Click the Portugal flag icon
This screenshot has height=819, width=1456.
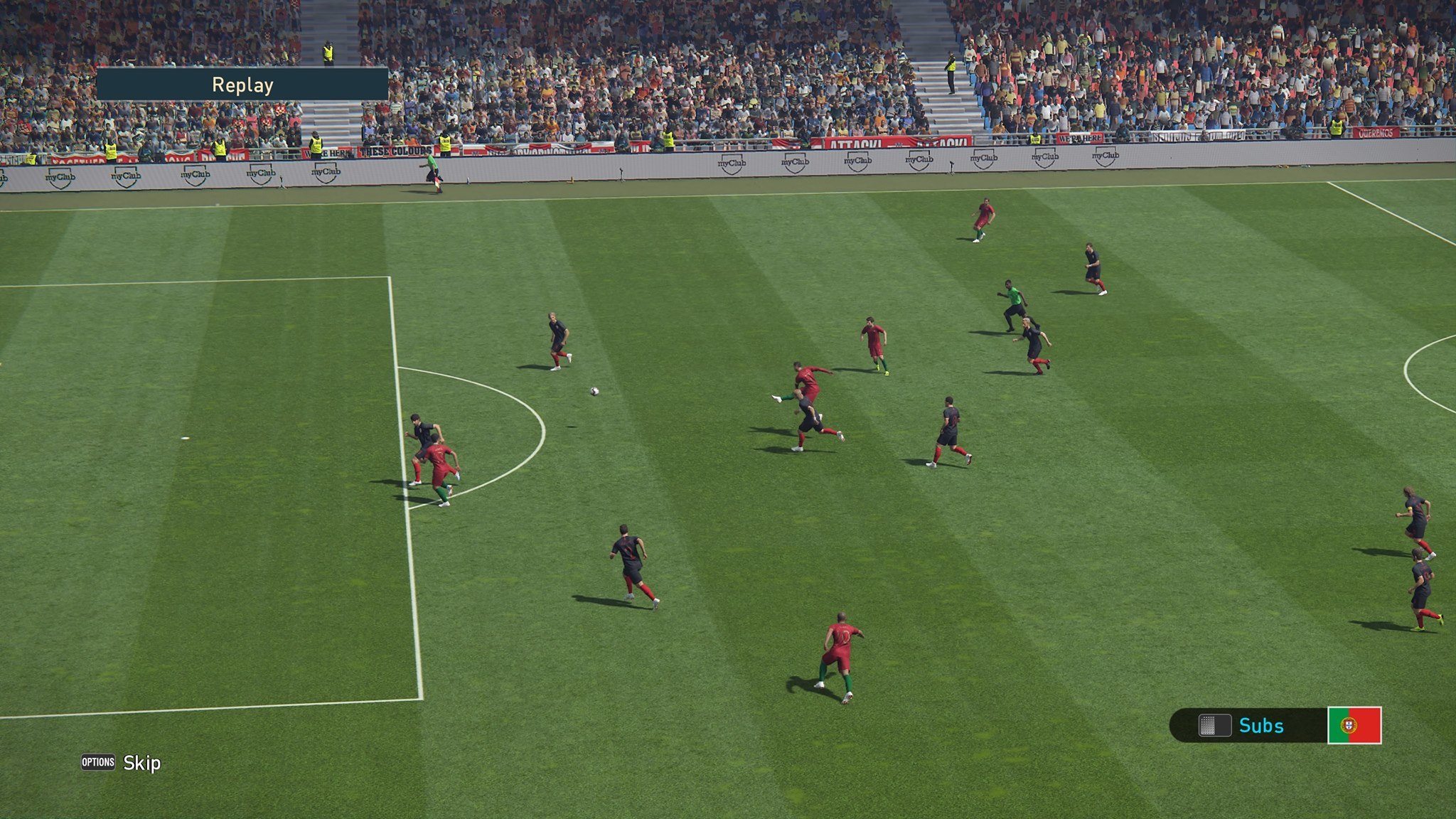[x=1354, y=725]
